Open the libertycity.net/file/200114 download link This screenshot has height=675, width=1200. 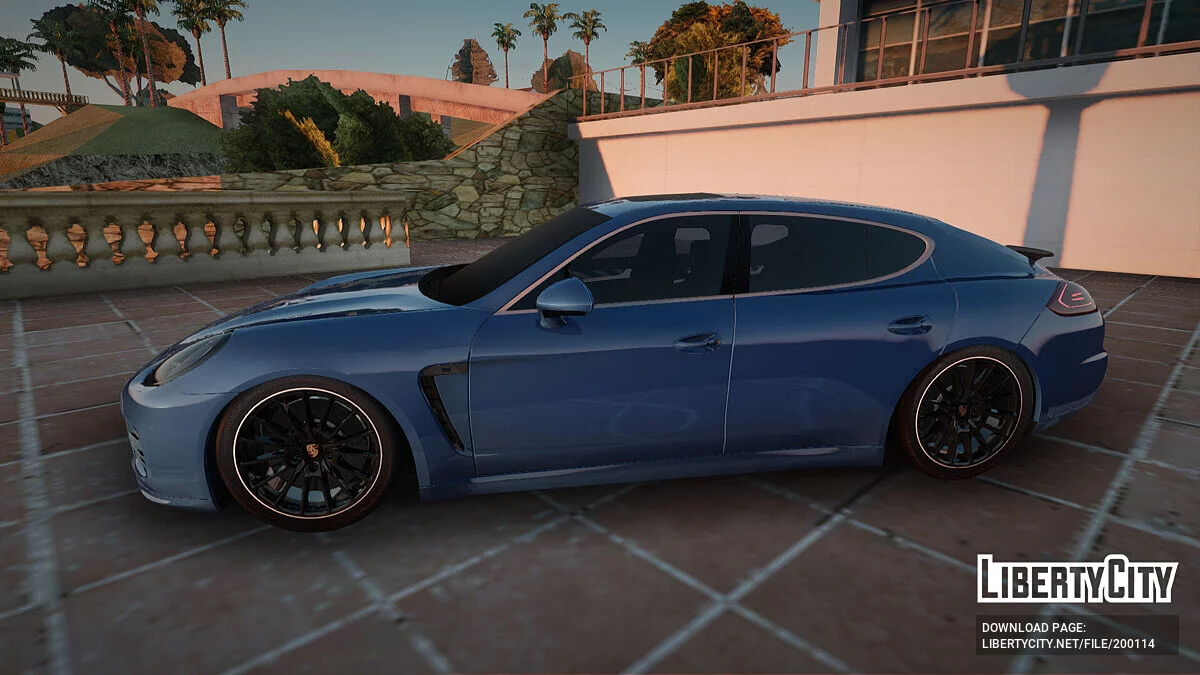point(1068,644)
